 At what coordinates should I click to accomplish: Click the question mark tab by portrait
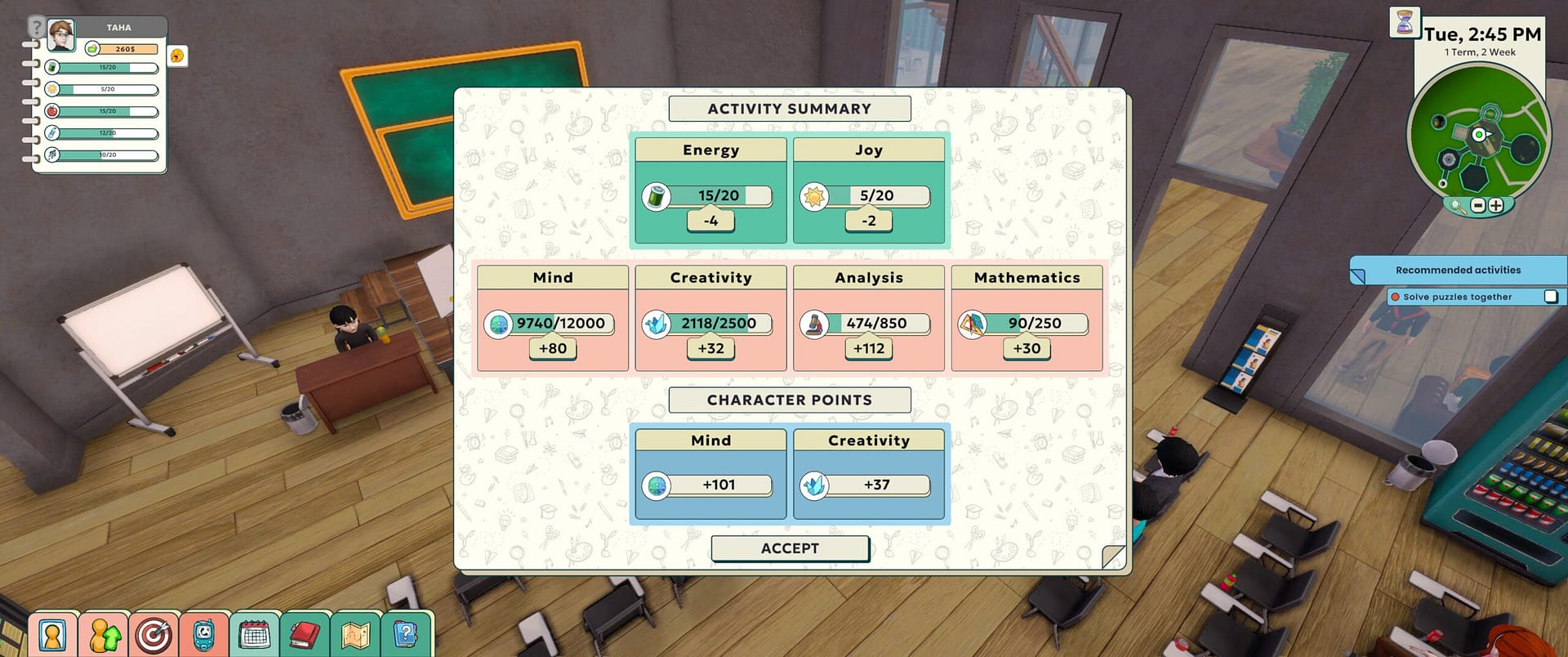coord(36,27)
